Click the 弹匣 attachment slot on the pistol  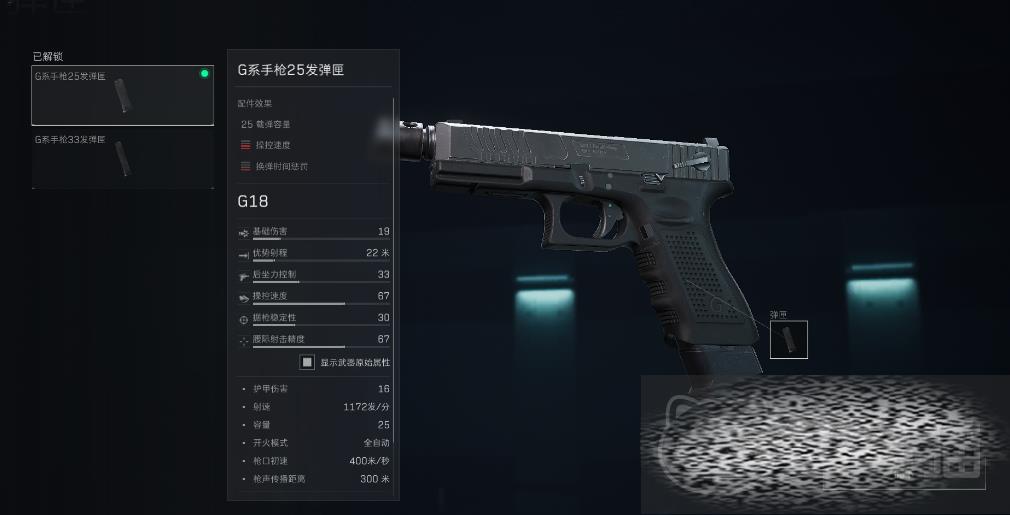pos(788,339)
